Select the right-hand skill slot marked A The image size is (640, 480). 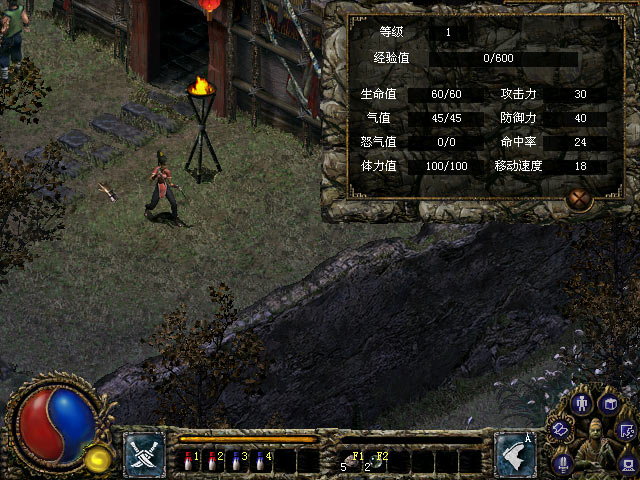pos(514,454)
